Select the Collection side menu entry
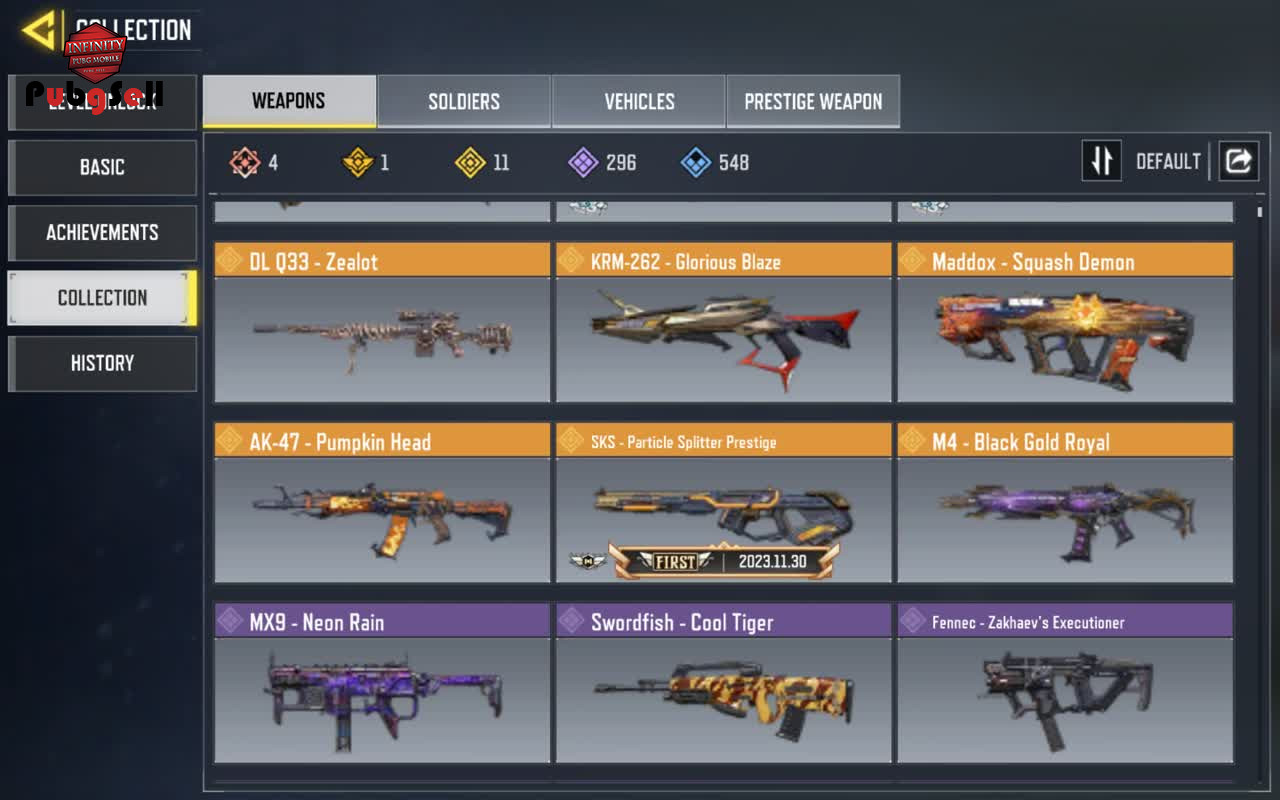Screen dimensions: 1280x800 point(102,298)
